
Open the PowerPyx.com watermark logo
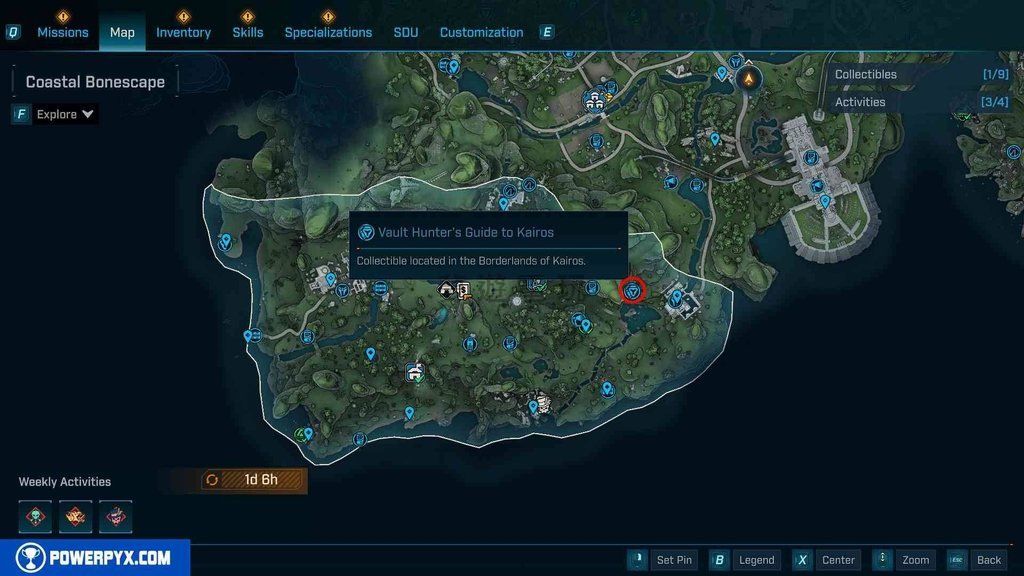[94, 558]
